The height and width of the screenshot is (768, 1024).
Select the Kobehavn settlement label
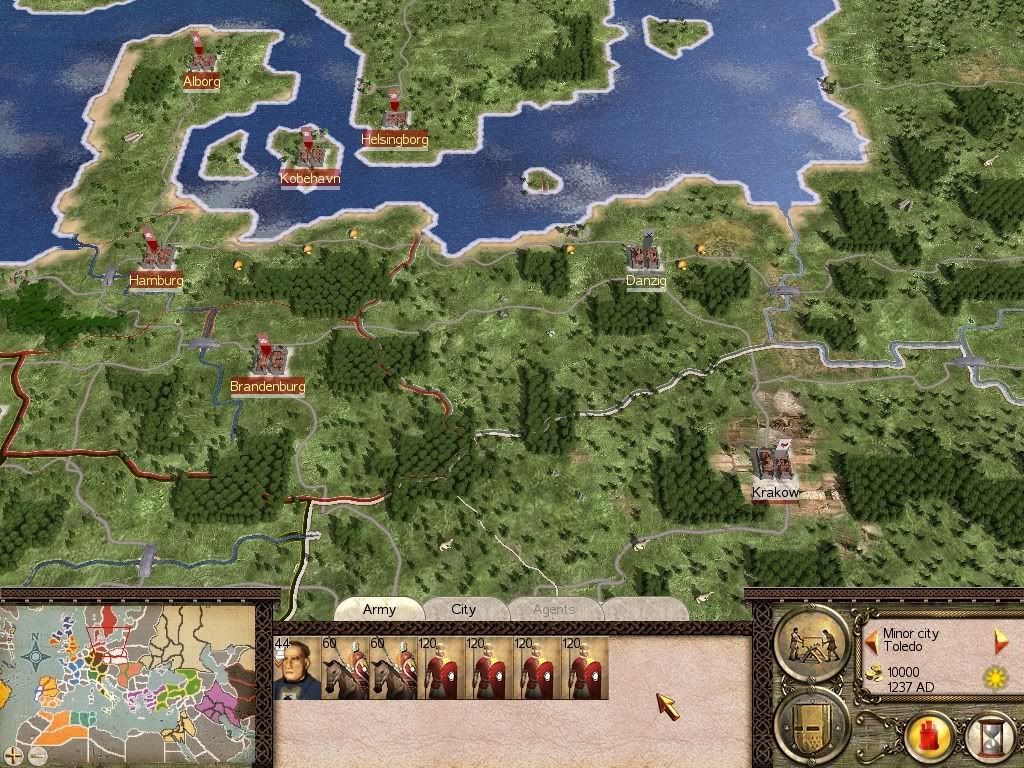(310, 178)
